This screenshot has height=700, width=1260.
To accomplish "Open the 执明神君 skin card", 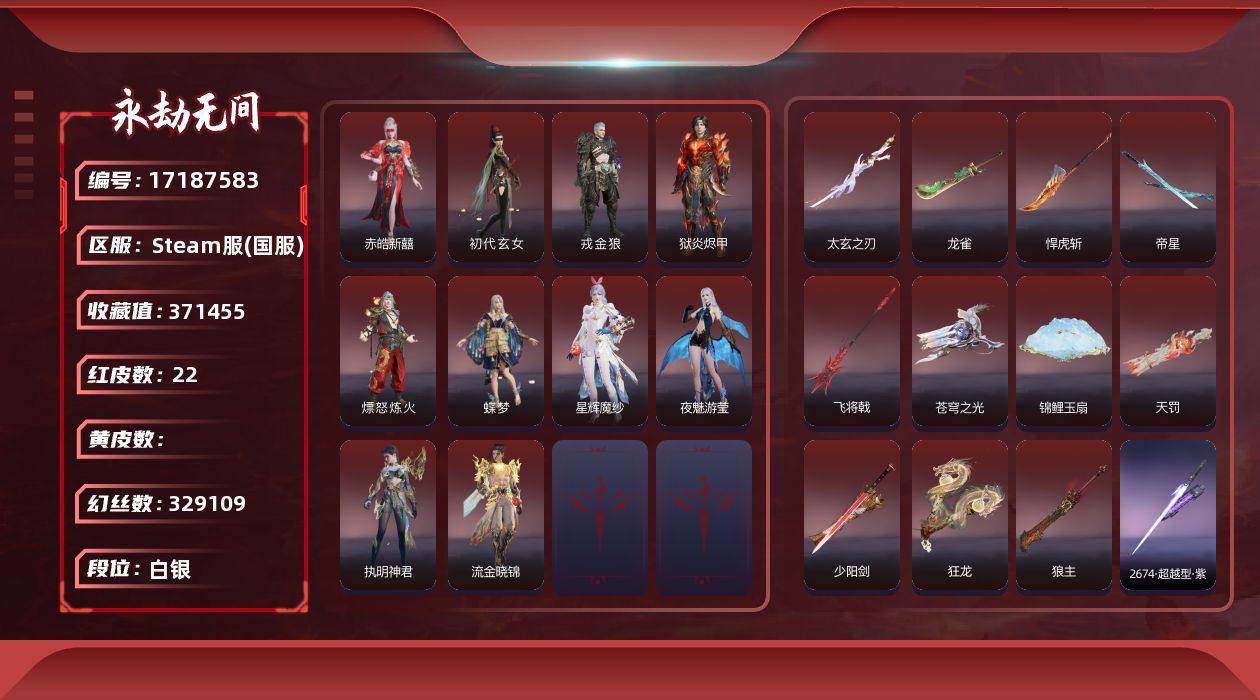I will [x=388, y=515].
